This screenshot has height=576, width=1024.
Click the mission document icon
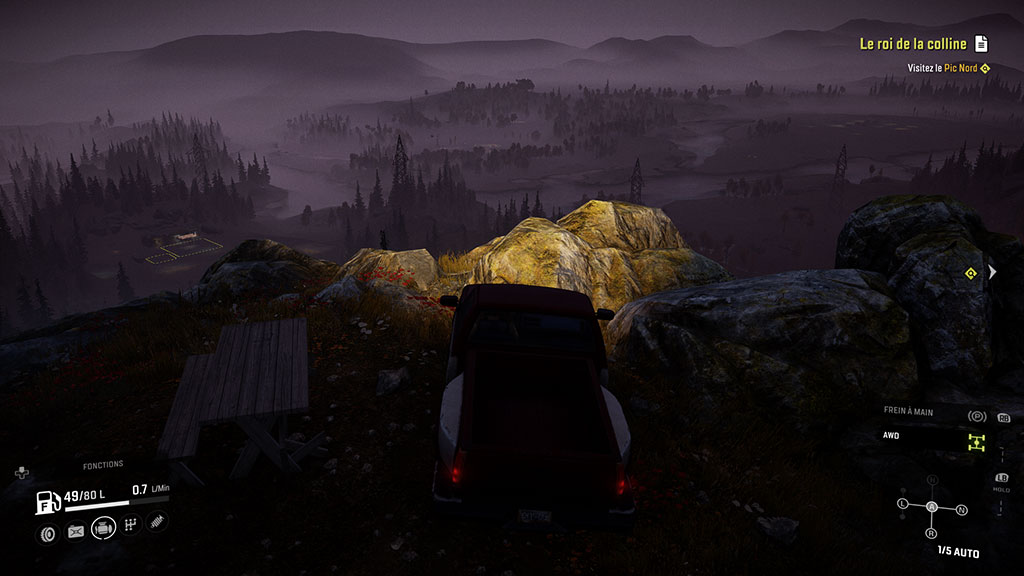click(982, 44)
